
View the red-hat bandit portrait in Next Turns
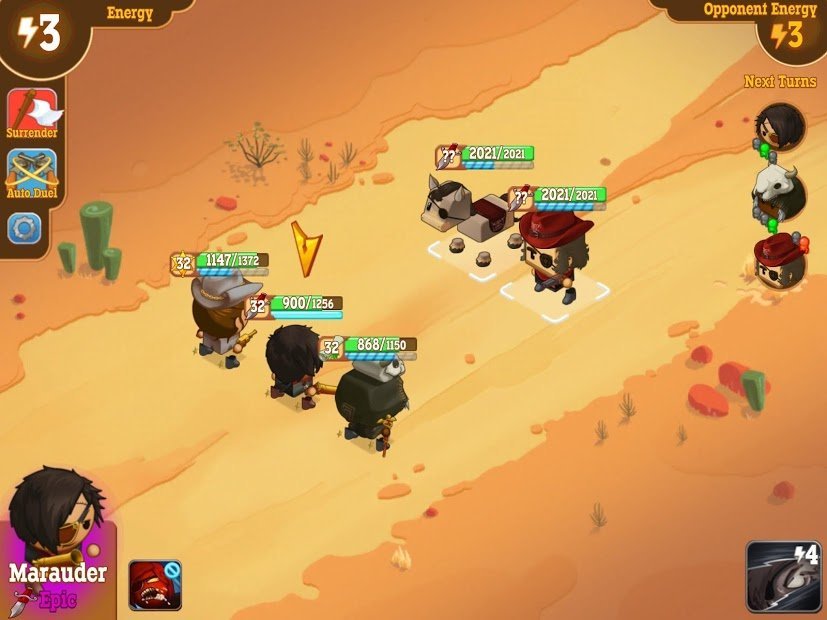click(780, 260)
